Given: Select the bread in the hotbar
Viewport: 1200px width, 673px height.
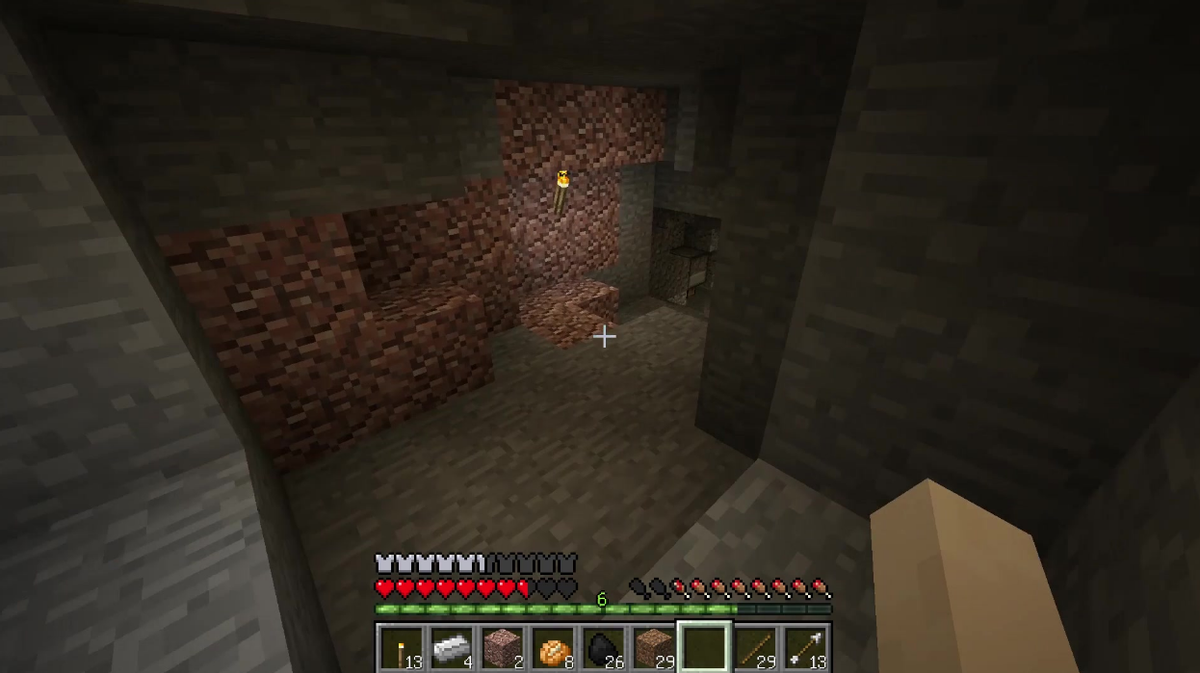Looking at the screenshot, I should point(553,647).
